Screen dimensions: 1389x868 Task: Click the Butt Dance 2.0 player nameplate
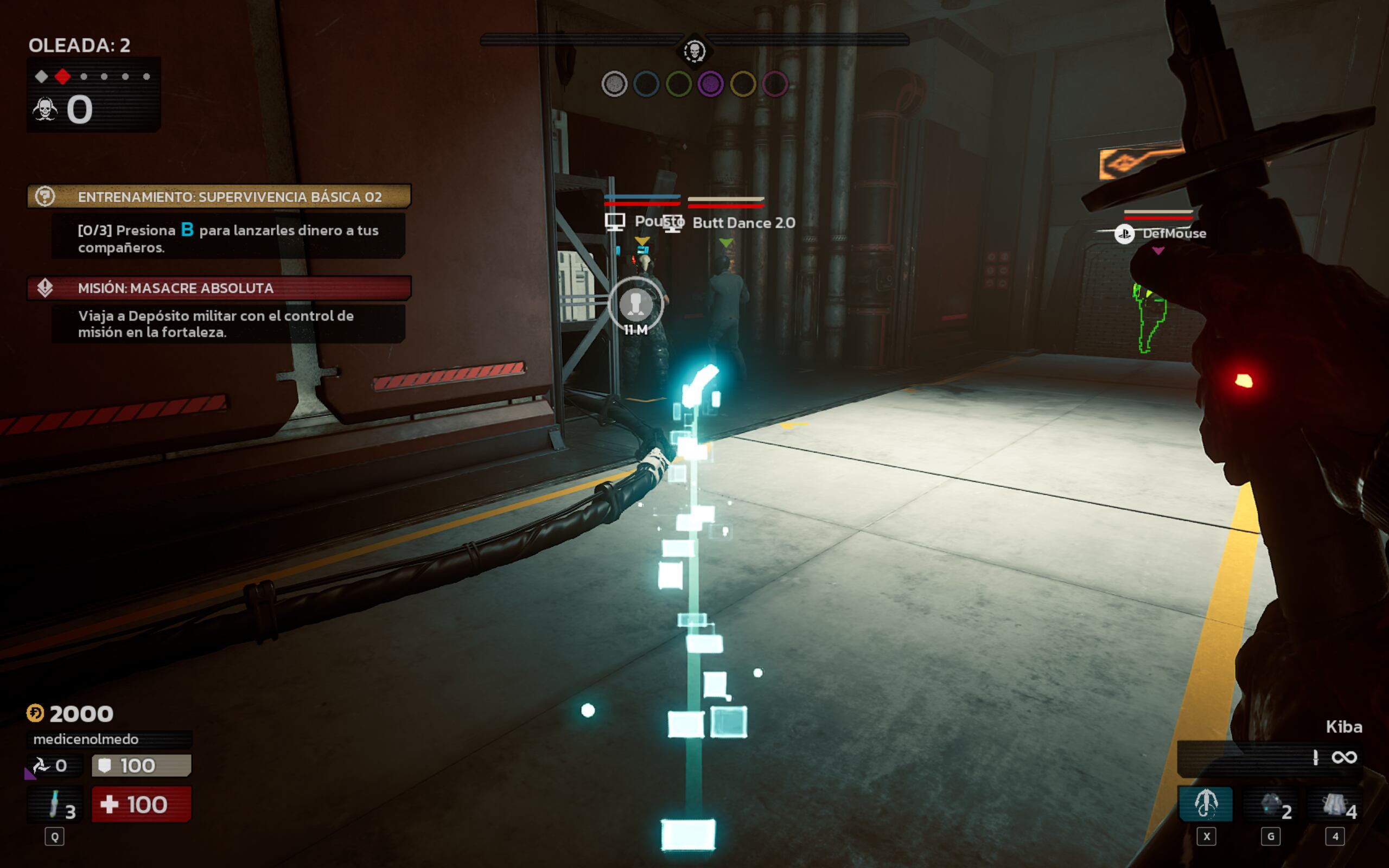(743, 223)
